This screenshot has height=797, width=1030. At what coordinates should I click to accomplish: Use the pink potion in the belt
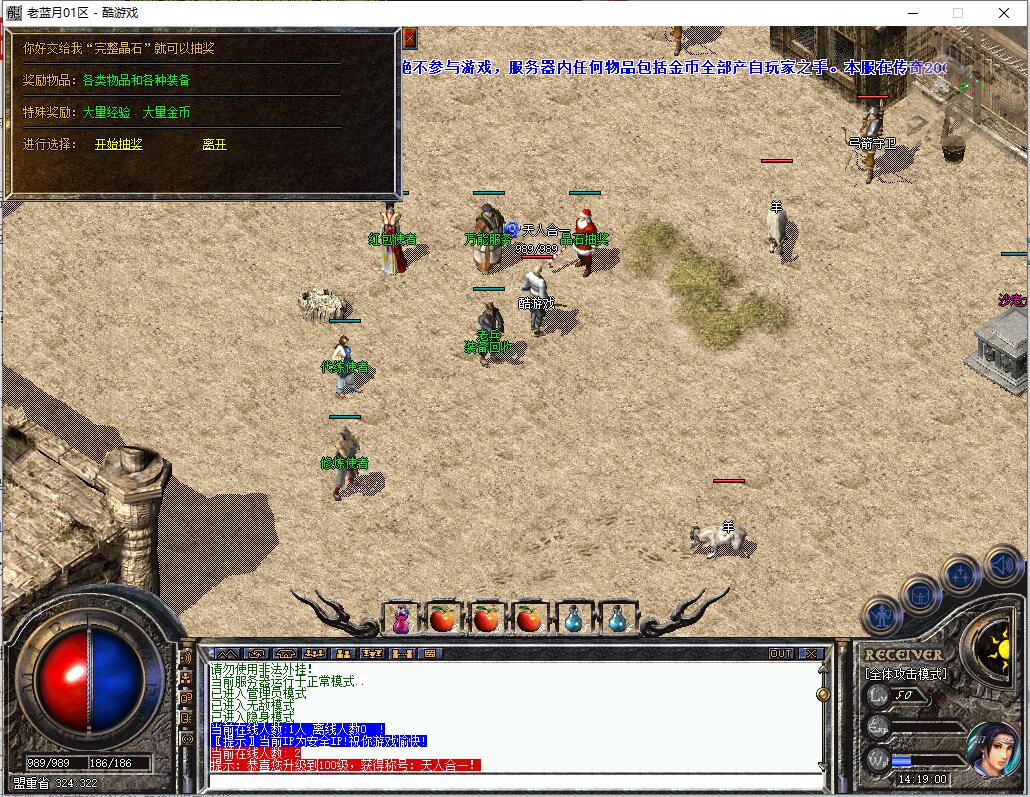point(399,620)
